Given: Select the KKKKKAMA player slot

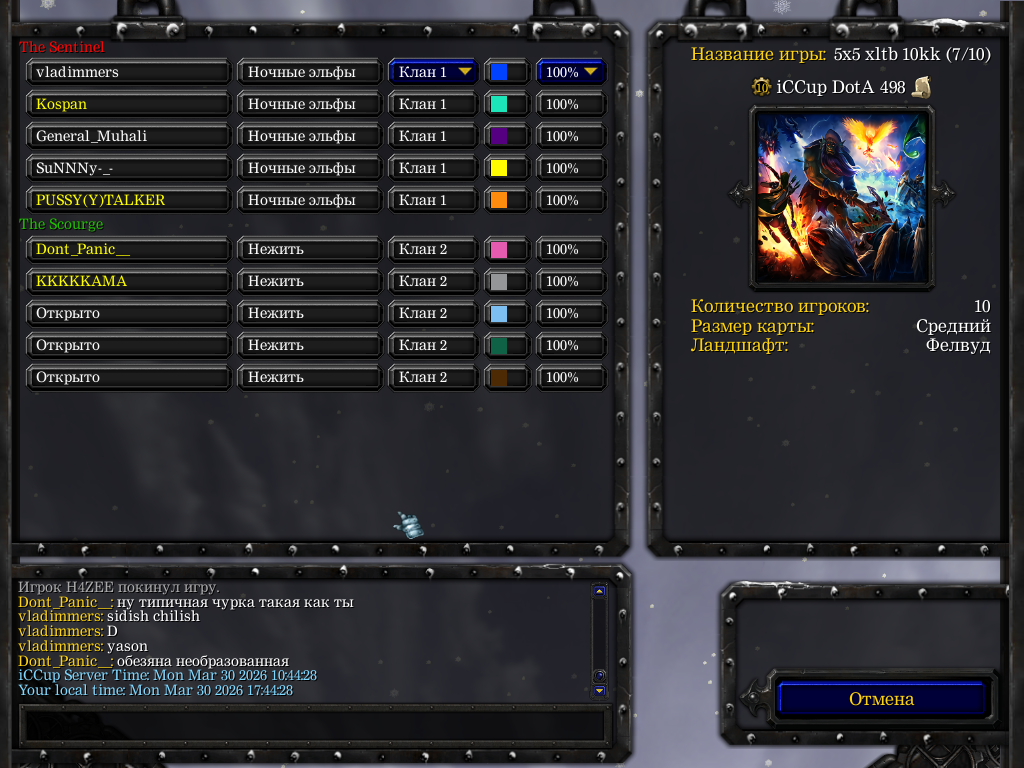Looking at the screenshot, I should [129, 281].
